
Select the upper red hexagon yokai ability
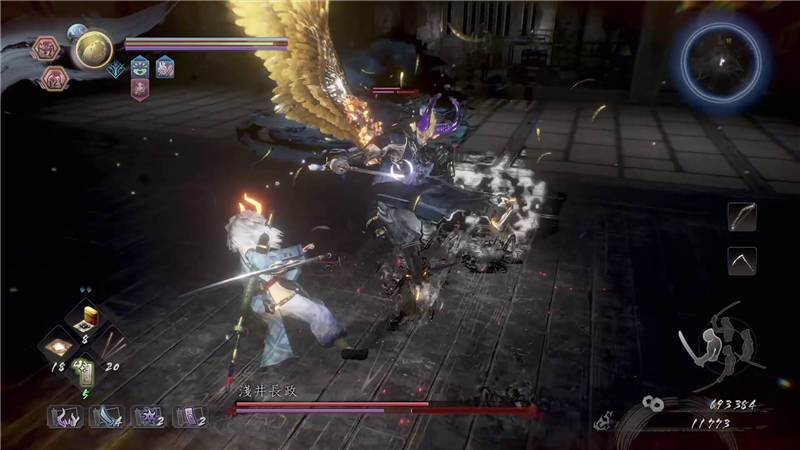(x=47, y=48)
